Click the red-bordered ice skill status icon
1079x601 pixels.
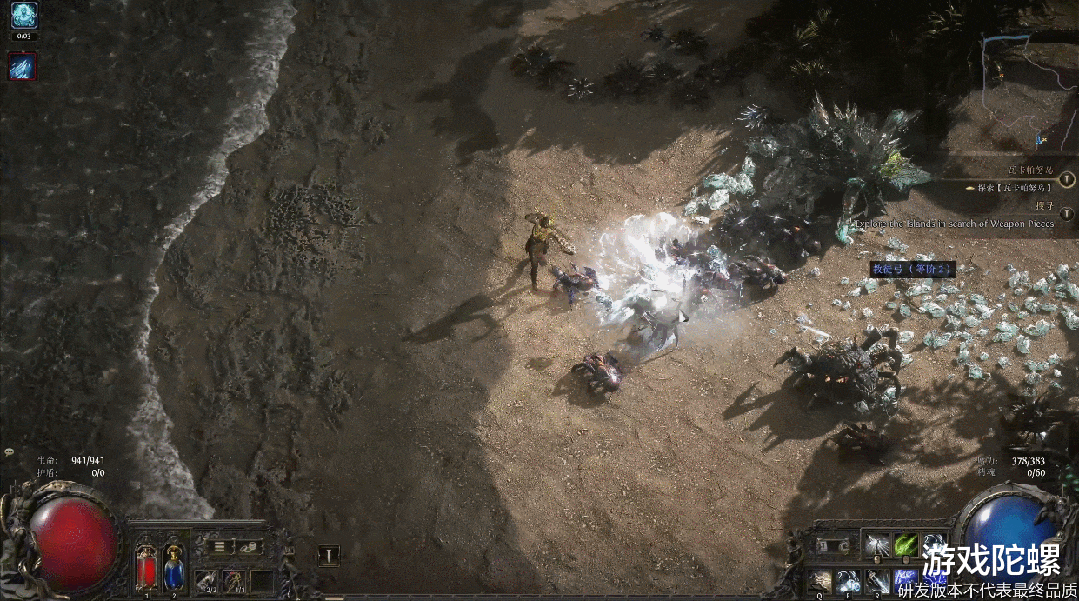coord(23,66)
